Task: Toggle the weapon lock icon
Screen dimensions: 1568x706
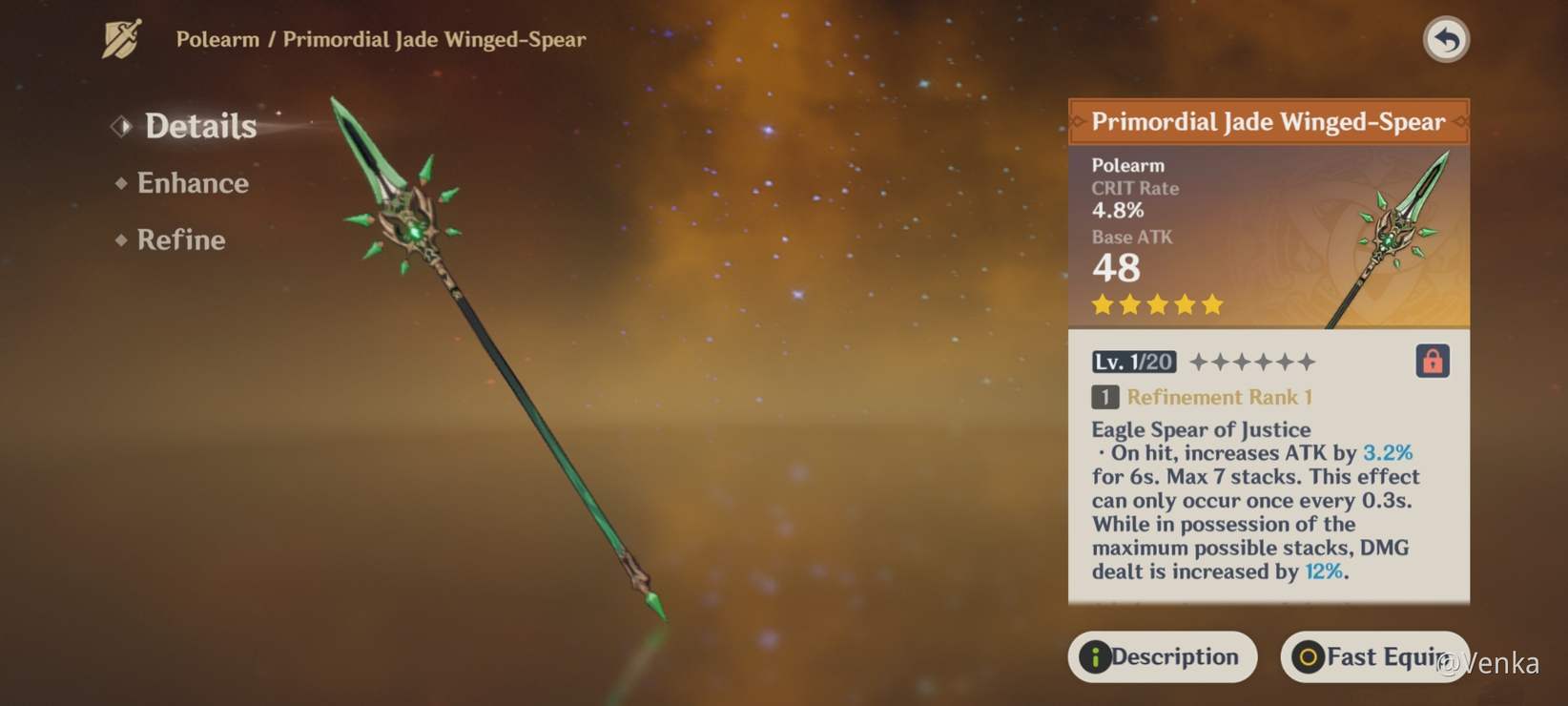Action: point(1432,362)
